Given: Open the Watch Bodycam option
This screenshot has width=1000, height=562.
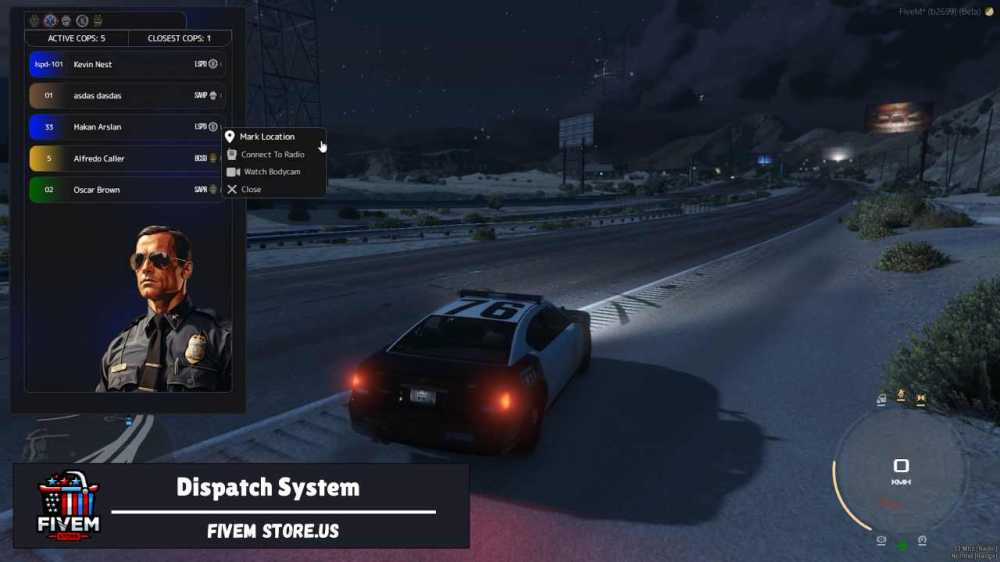Looking at the screenshot, I should pos(270,172).
